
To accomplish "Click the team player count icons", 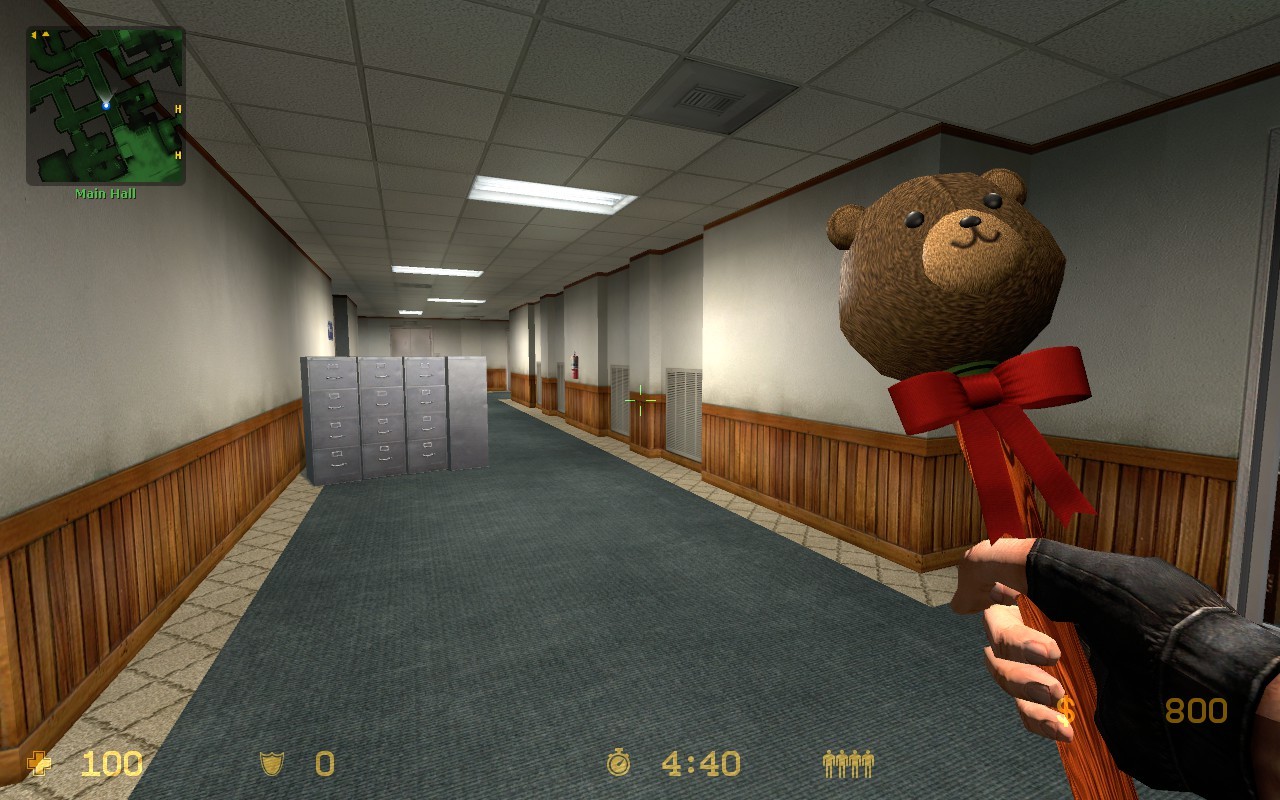I will click(849, 764).
